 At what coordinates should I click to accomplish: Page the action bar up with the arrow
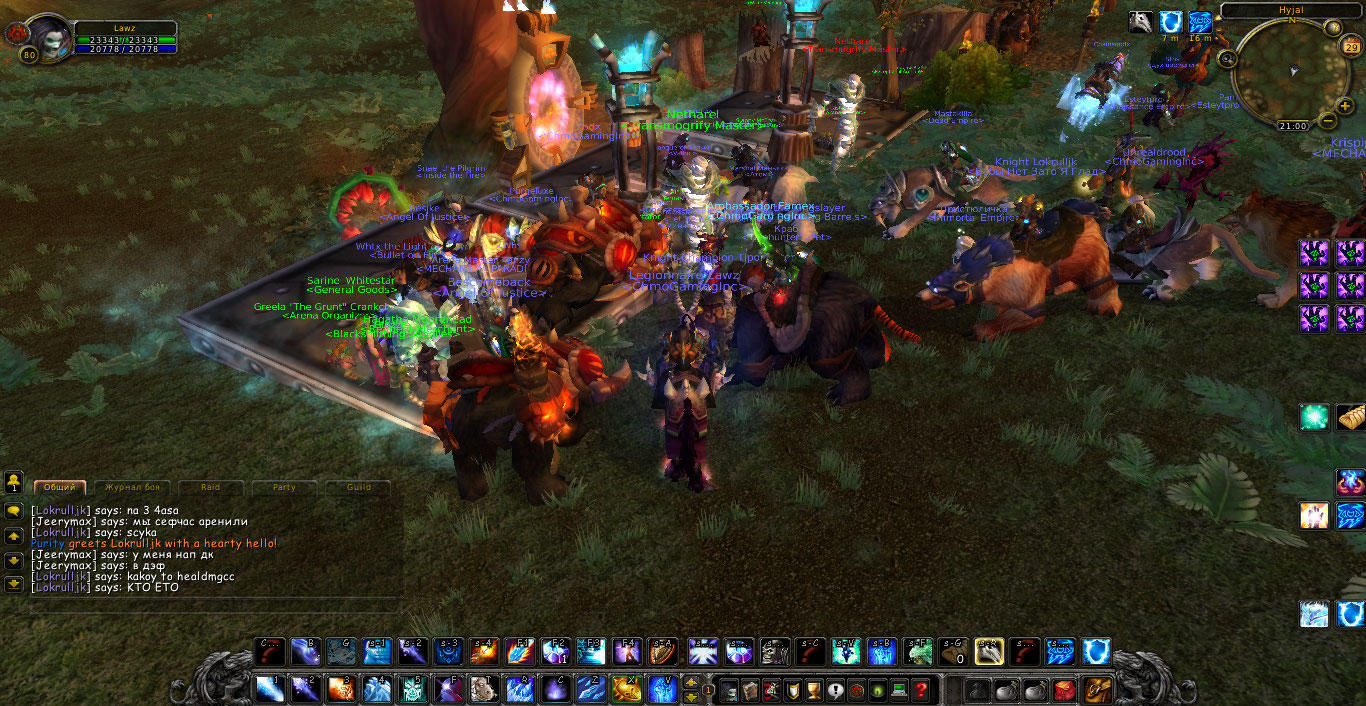point(691,682)
